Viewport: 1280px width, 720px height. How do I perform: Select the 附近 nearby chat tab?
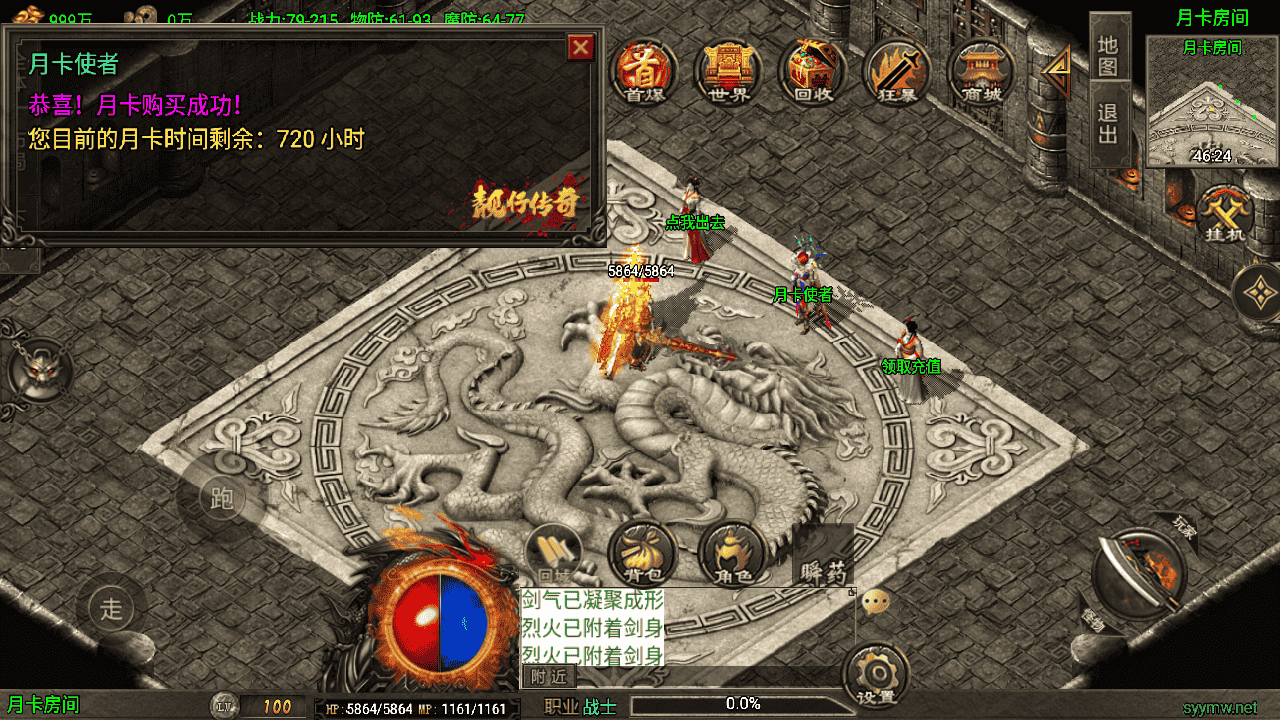(549, 677)
